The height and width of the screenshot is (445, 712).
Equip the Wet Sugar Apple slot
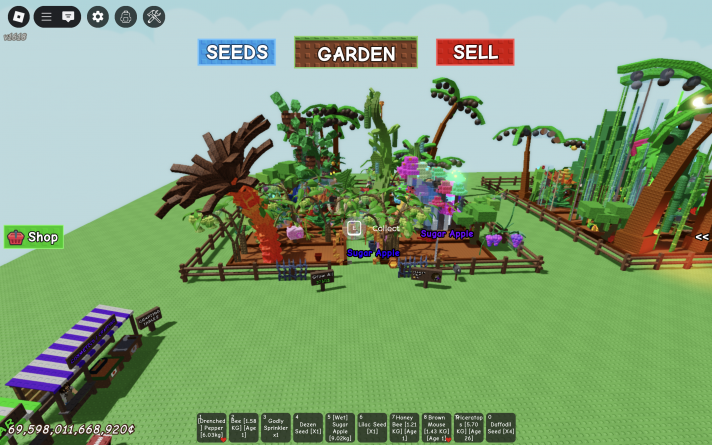(x=340, y=427)
